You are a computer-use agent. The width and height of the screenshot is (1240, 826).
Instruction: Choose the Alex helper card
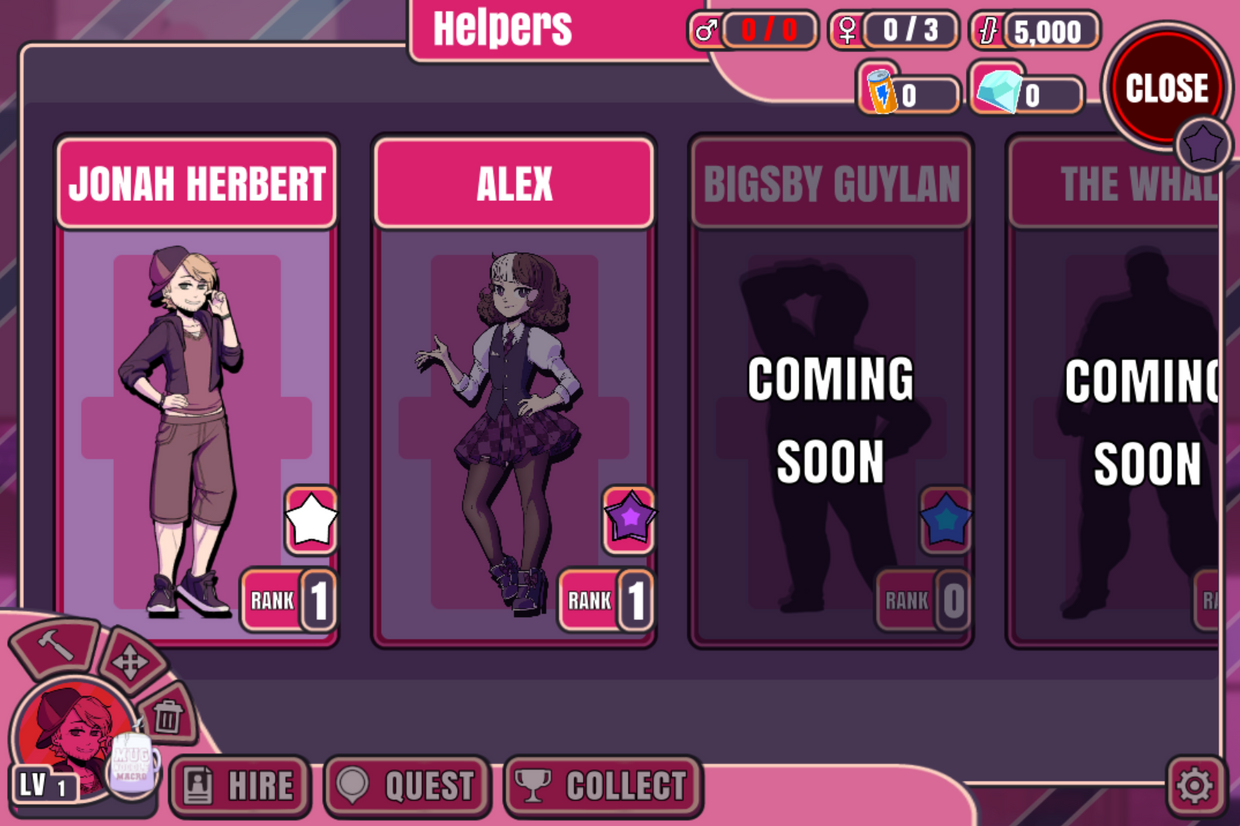tap(514, 390)
